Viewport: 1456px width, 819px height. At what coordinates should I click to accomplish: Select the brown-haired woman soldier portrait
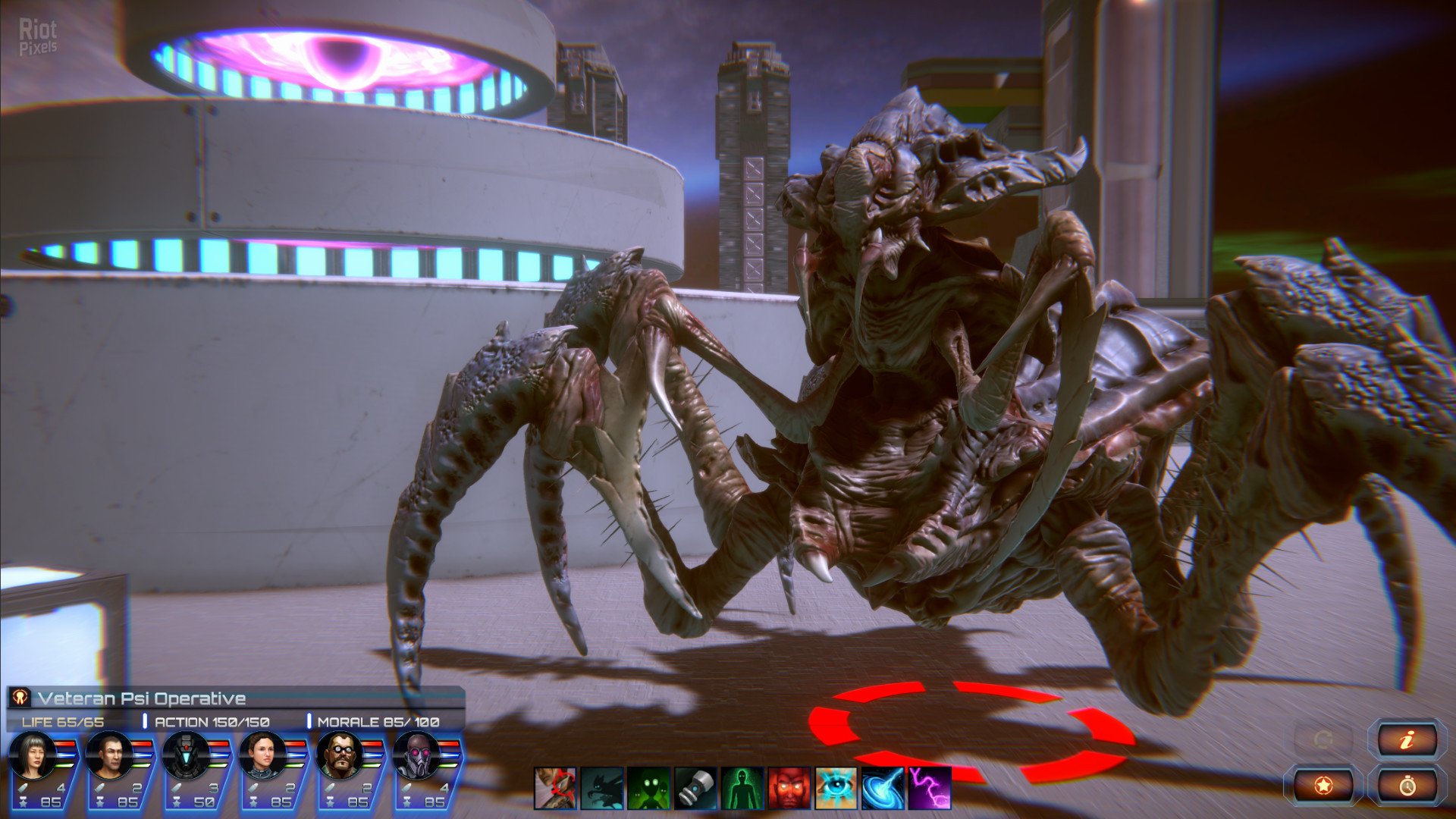coord(262,755)
